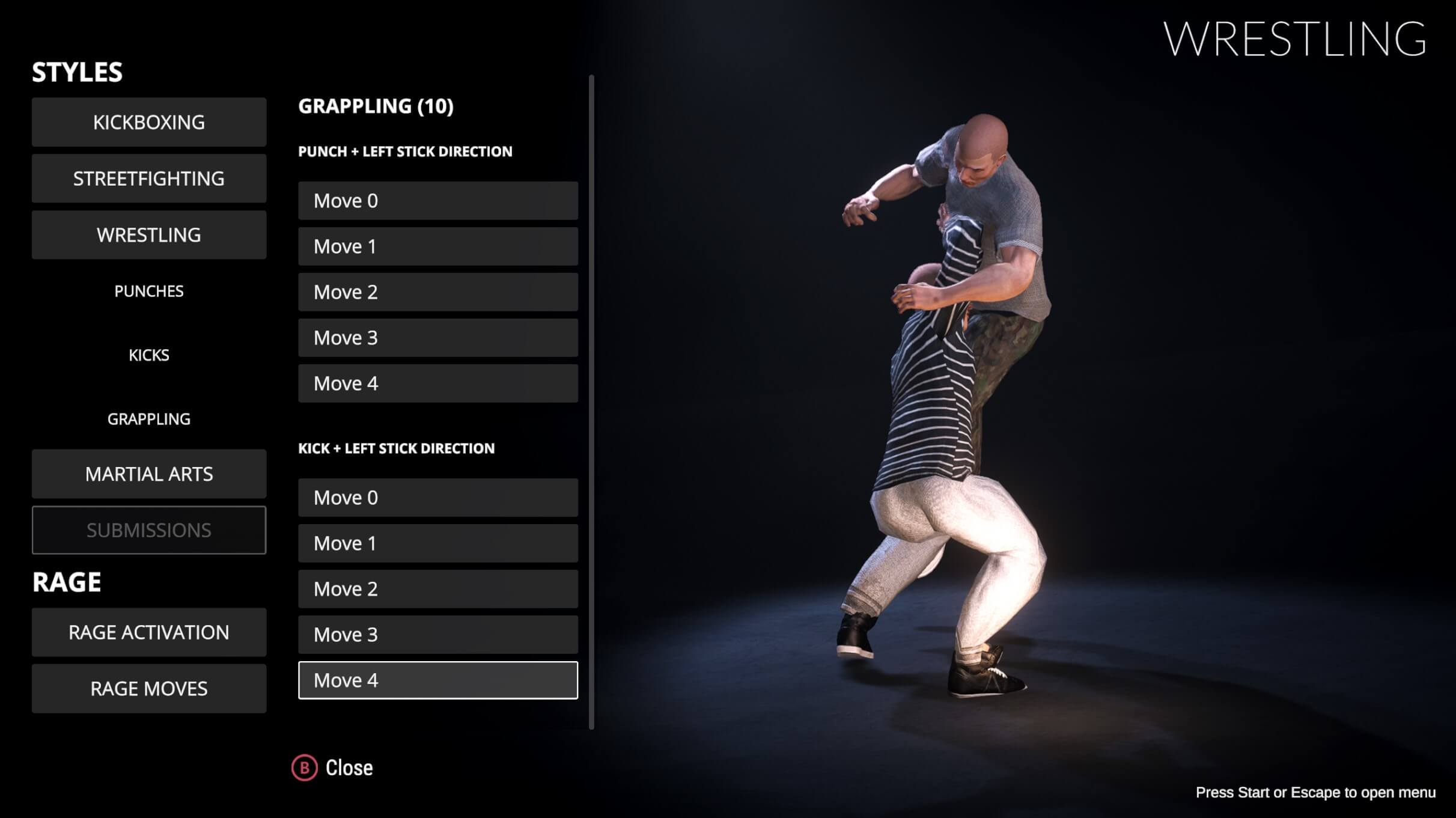Open the RAGE MOVES list

point(148,688)
